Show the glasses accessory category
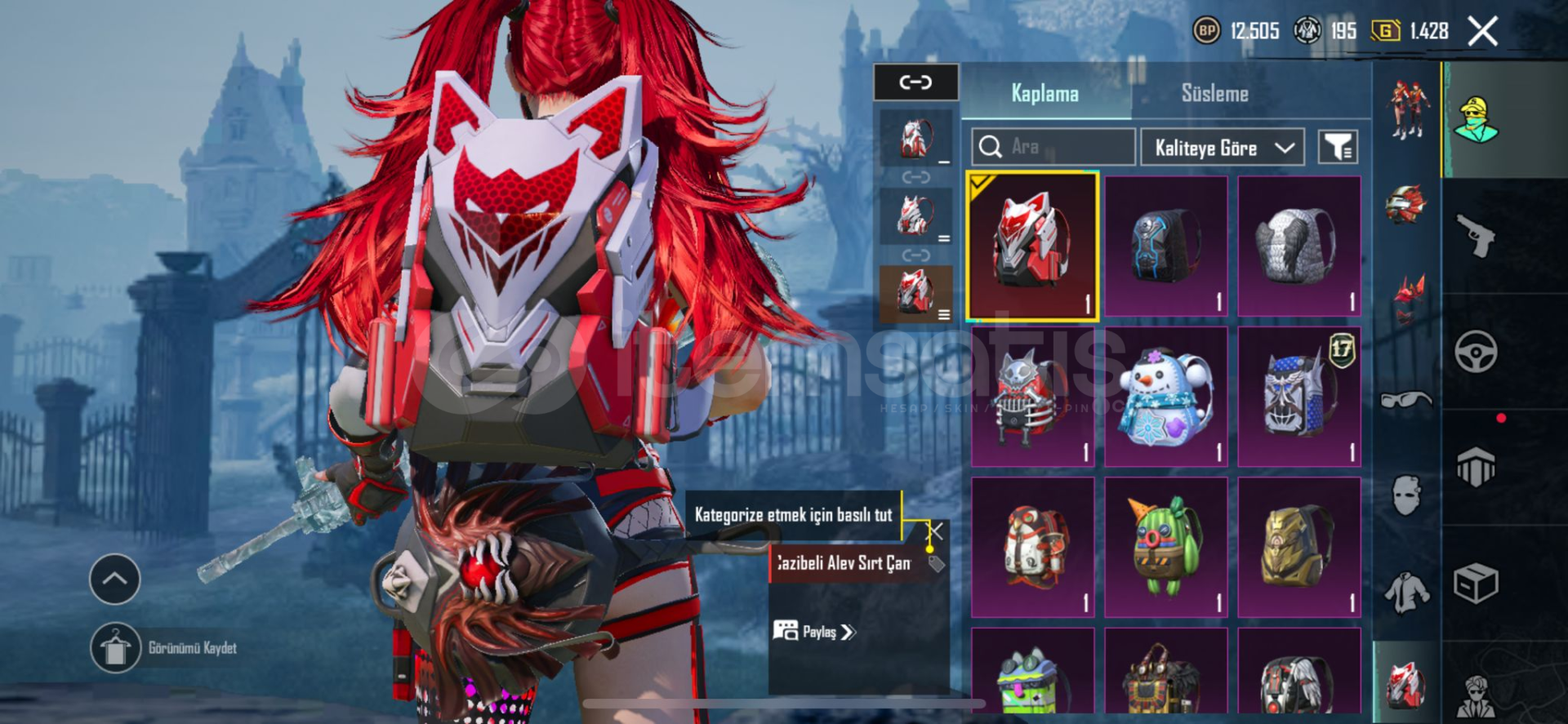The width and height of the screenshot is (1568, 724). [1406, 400]
